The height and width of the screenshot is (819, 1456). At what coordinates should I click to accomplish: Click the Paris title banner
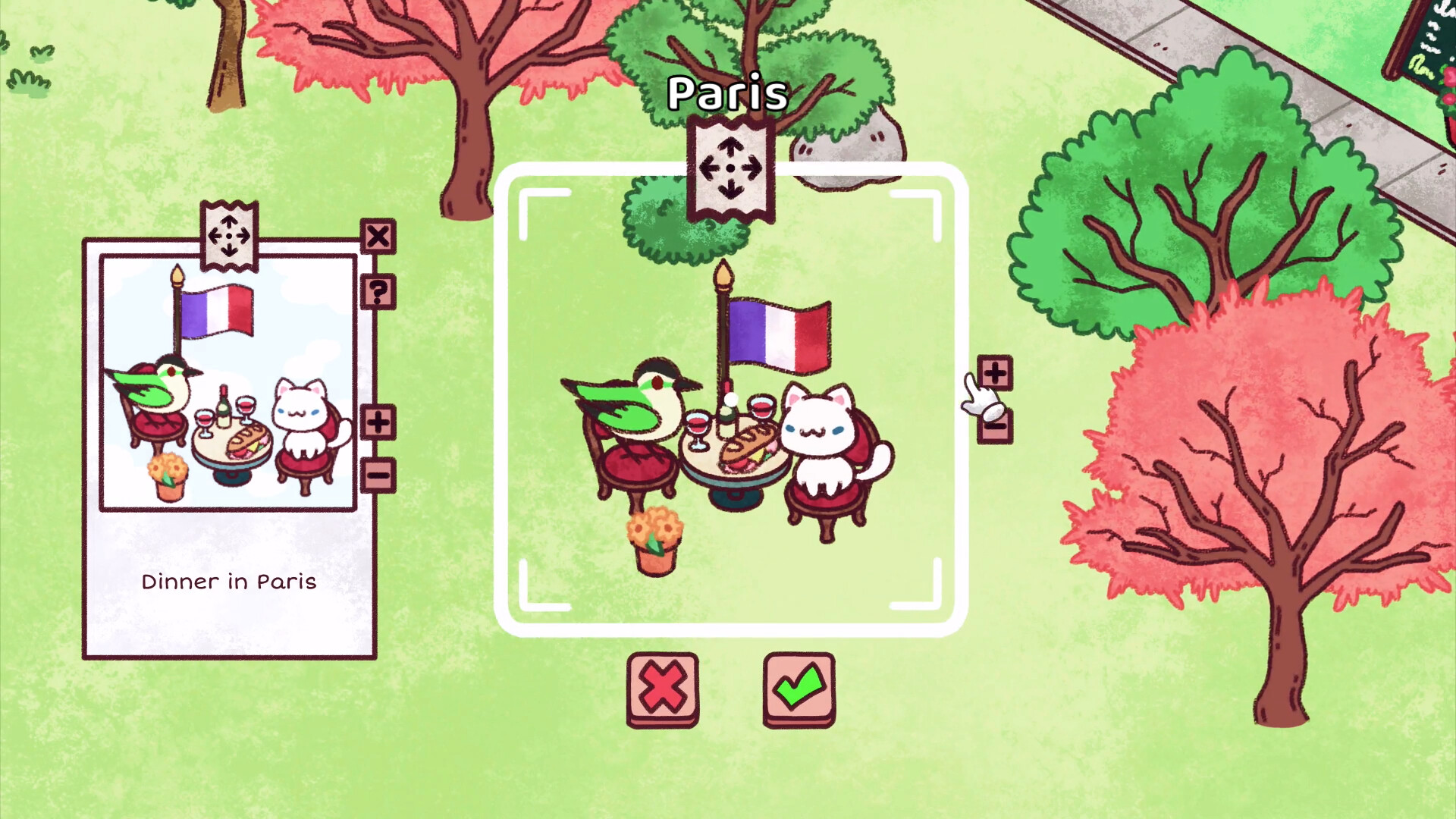coord(726,93)
